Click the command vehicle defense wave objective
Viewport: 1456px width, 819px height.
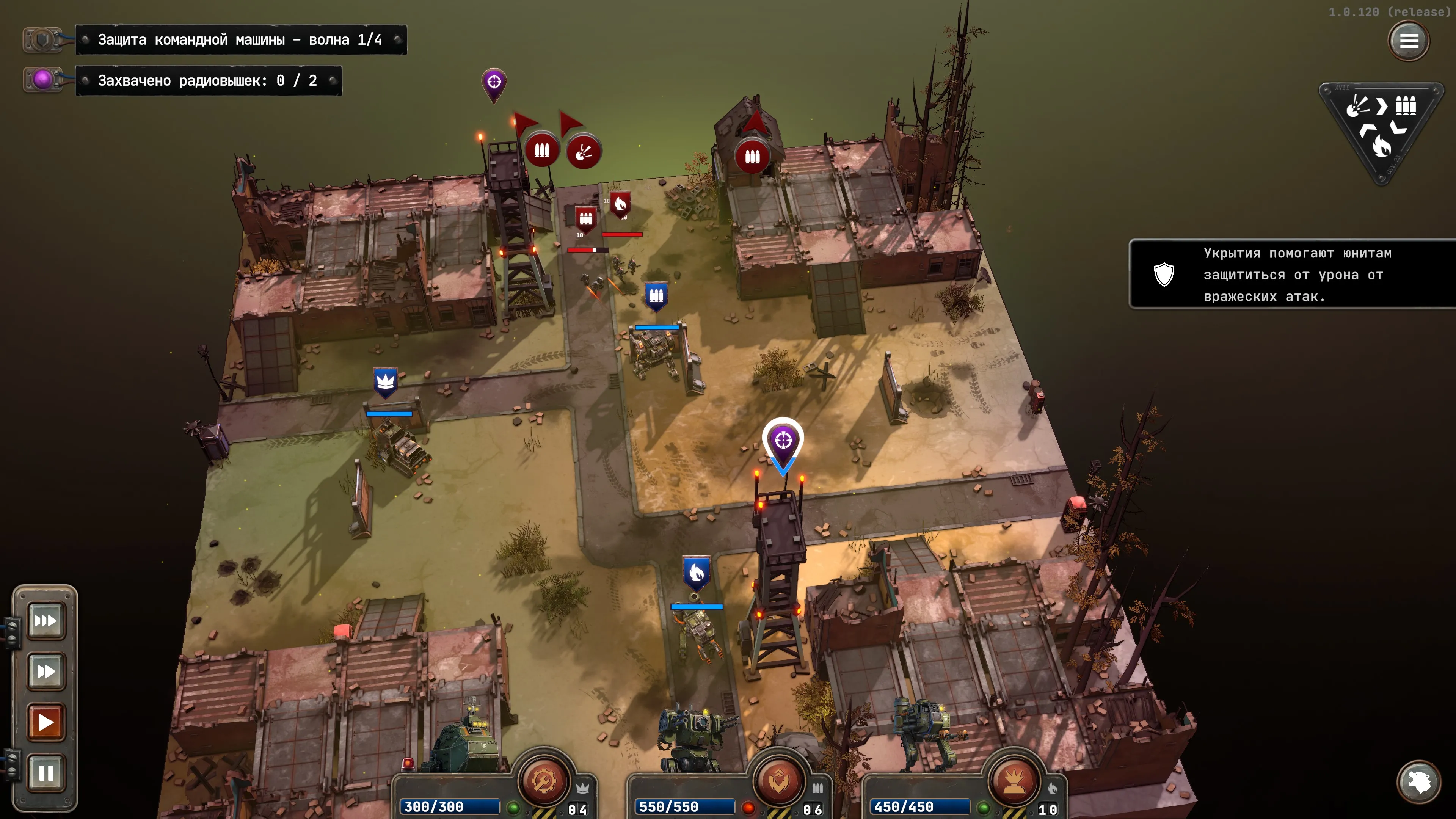coord(241,39)
